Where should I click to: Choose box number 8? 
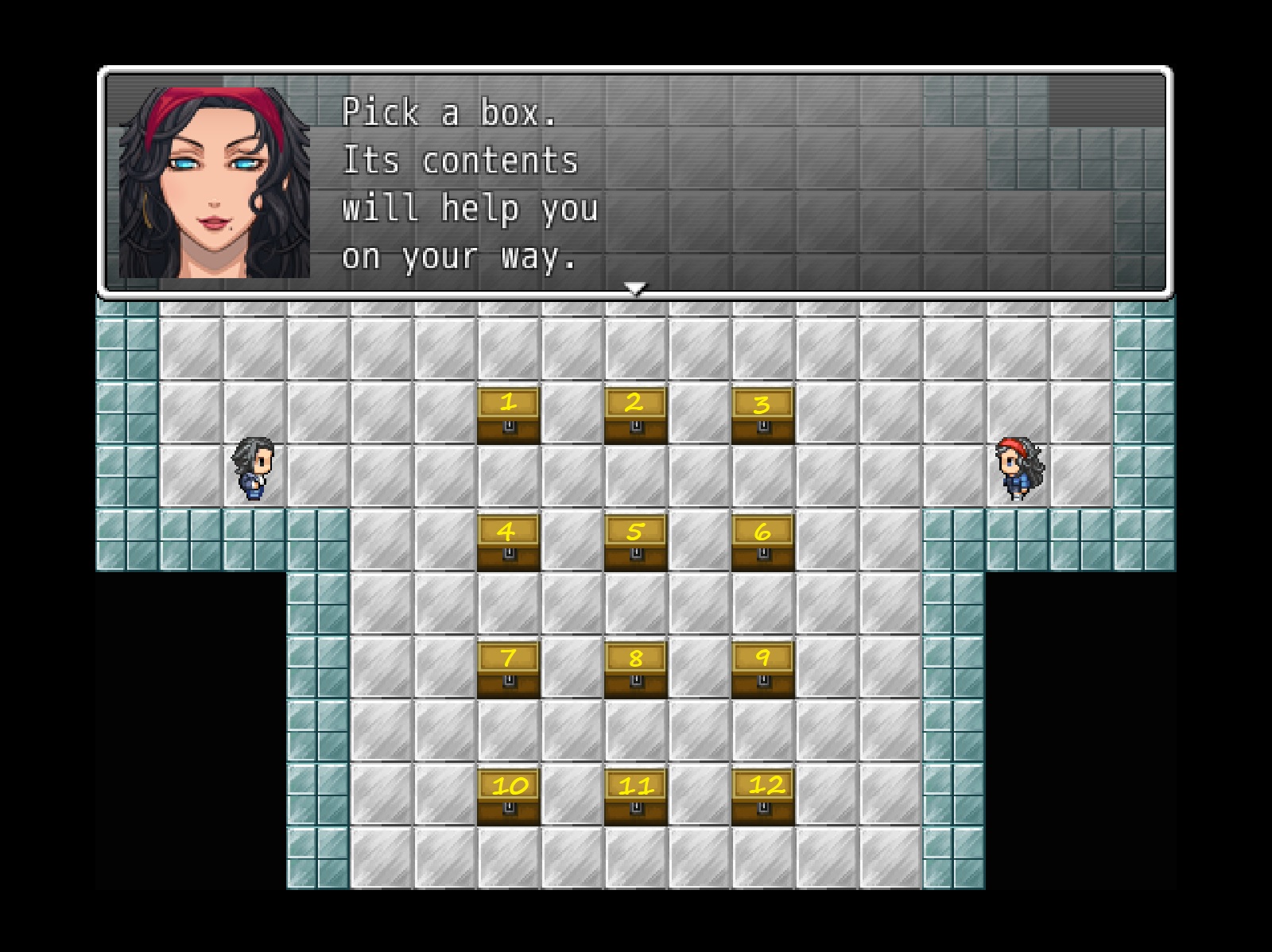[635, 668]
